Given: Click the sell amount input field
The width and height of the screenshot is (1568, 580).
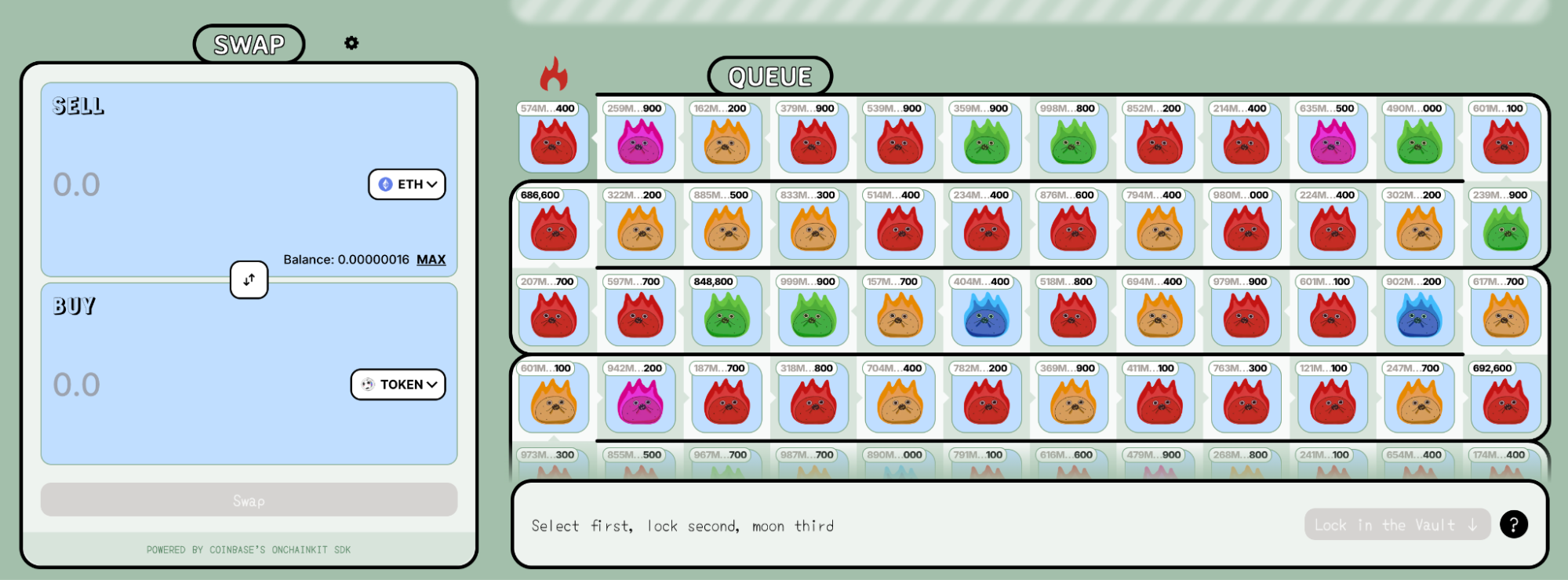Looking at the screenshot, I should (196, 184).
